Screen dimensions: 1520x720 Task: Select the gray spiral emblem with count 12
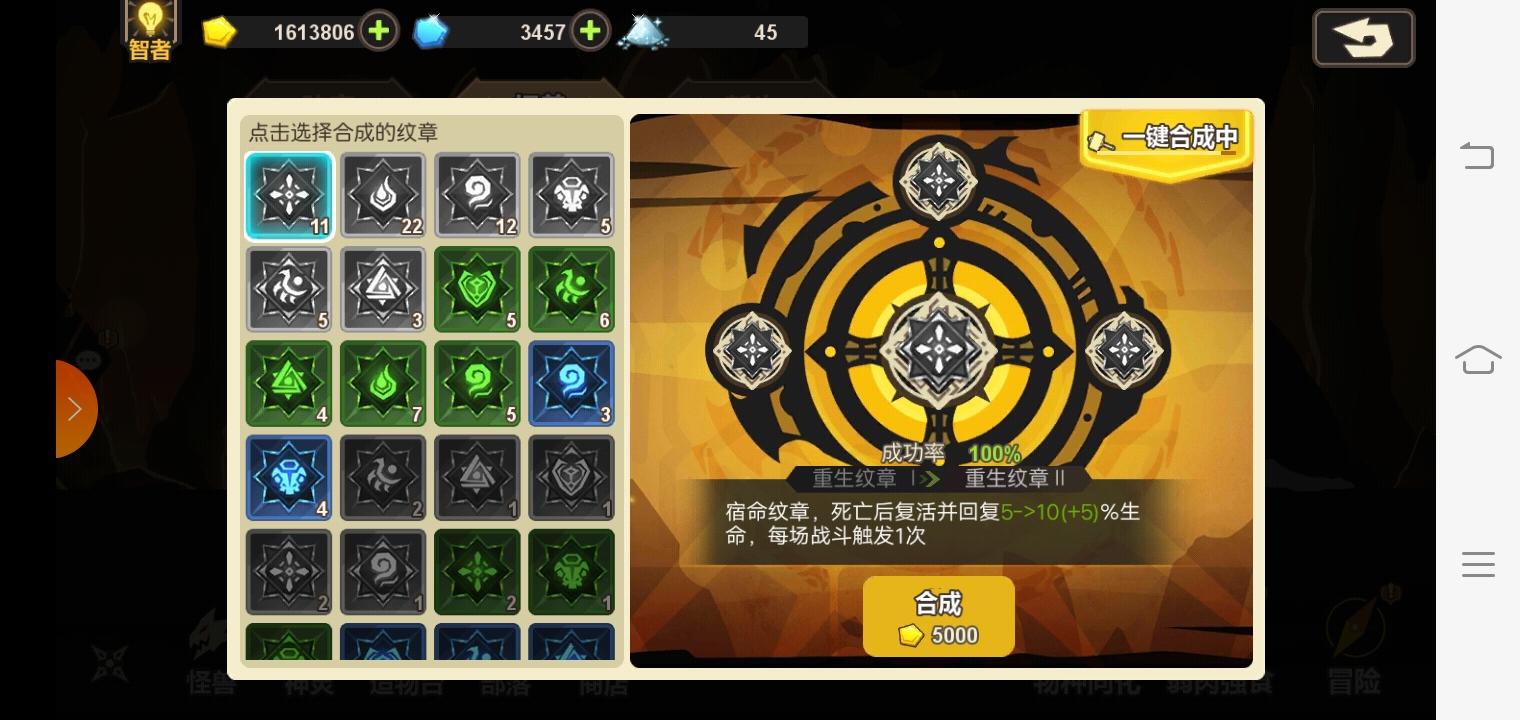coord(477,195)
